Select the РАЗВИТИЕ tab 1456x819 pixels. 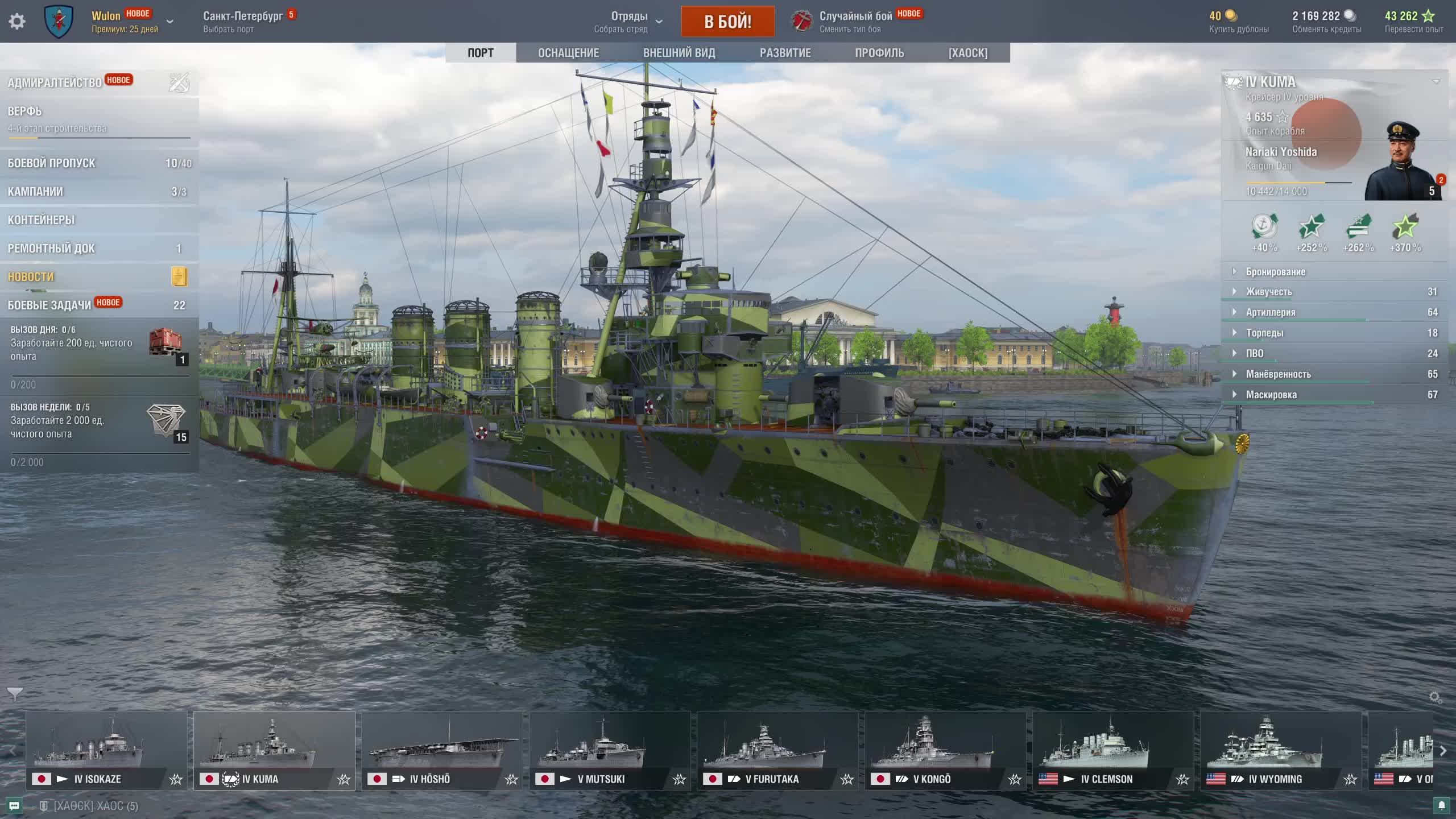tap(785, 53)
